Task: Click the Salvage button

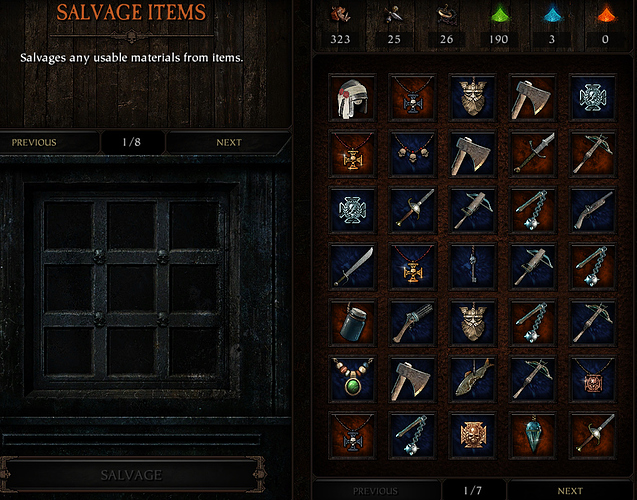Action: [133, 474]
